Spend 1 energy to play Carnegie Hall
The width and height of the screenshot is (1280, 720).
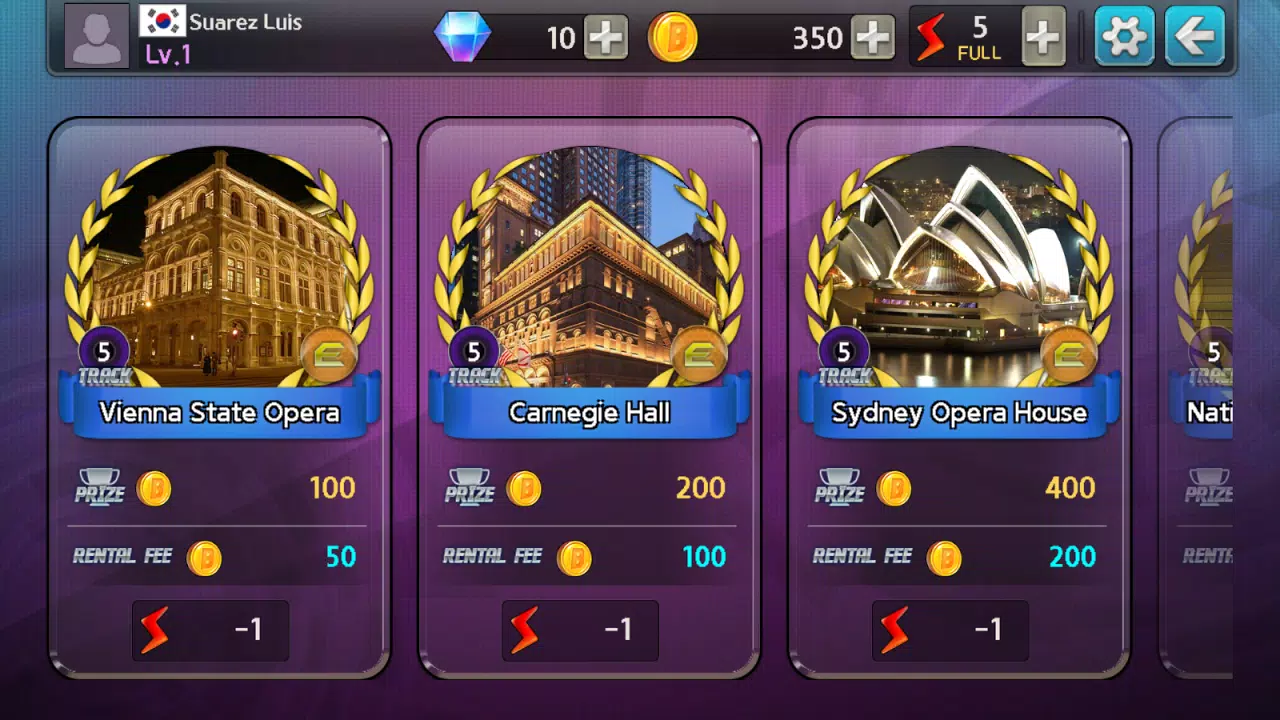(579, 631)
